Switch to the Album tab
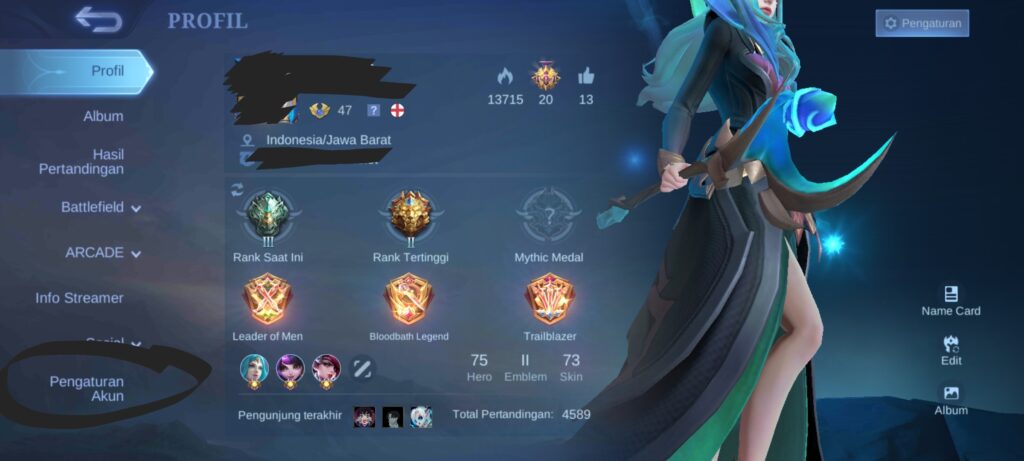Viewport: 1024px width, 461px height. point(103,116)
